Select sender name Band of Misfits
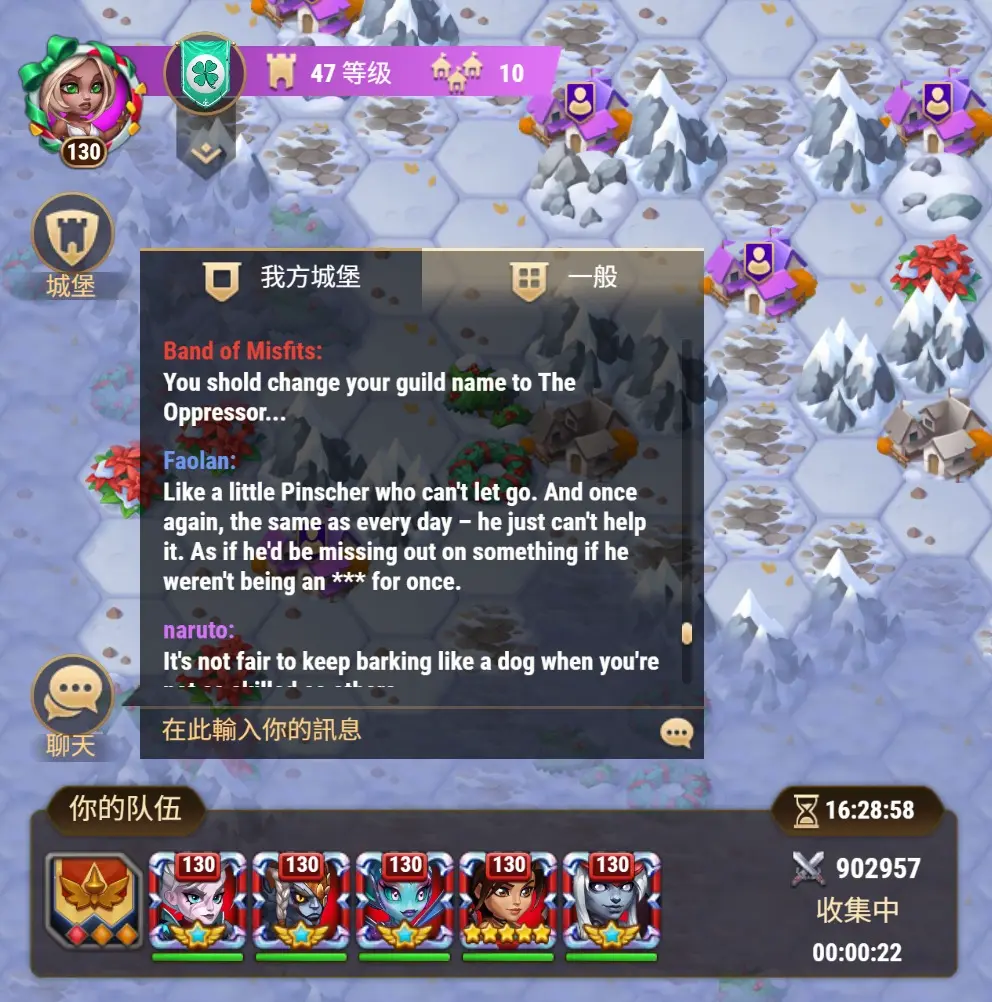Screen dimensions: 992x1002 pyautogui.click(x=242, y=350)
